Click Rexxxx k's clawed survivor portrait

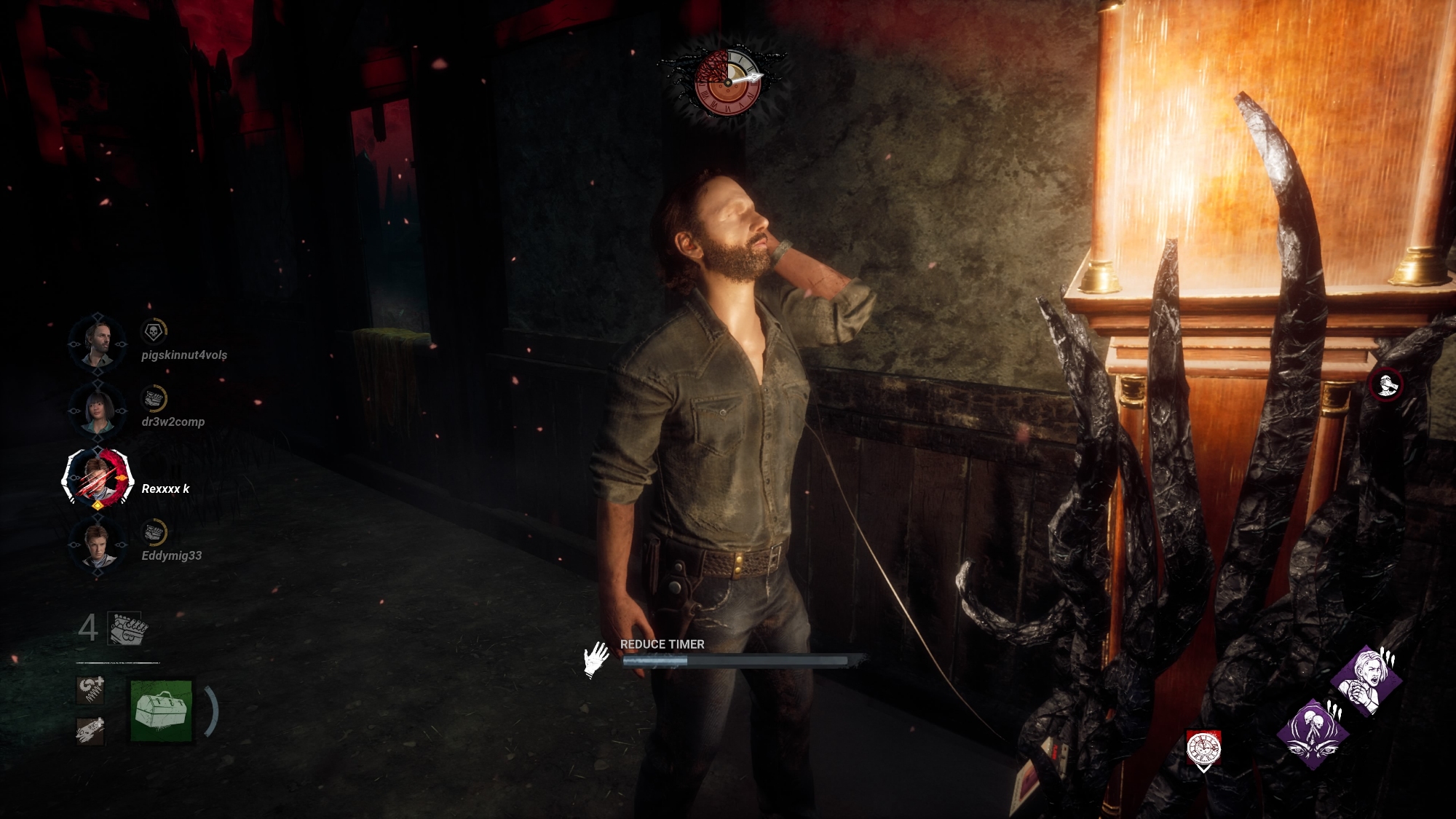98,478
